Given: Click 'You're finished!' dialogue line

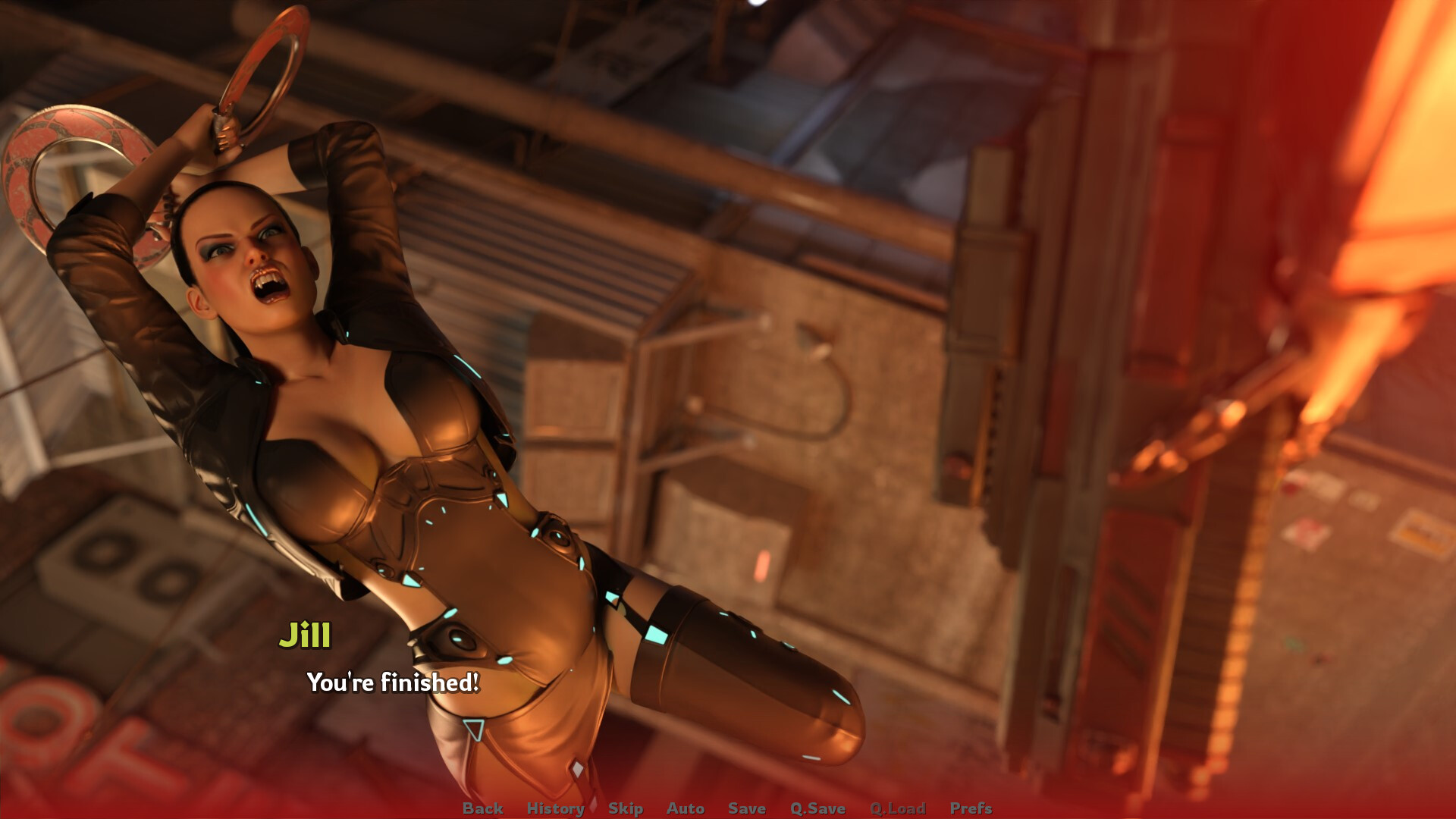Looking at the screenshot, I should [391, 683].
